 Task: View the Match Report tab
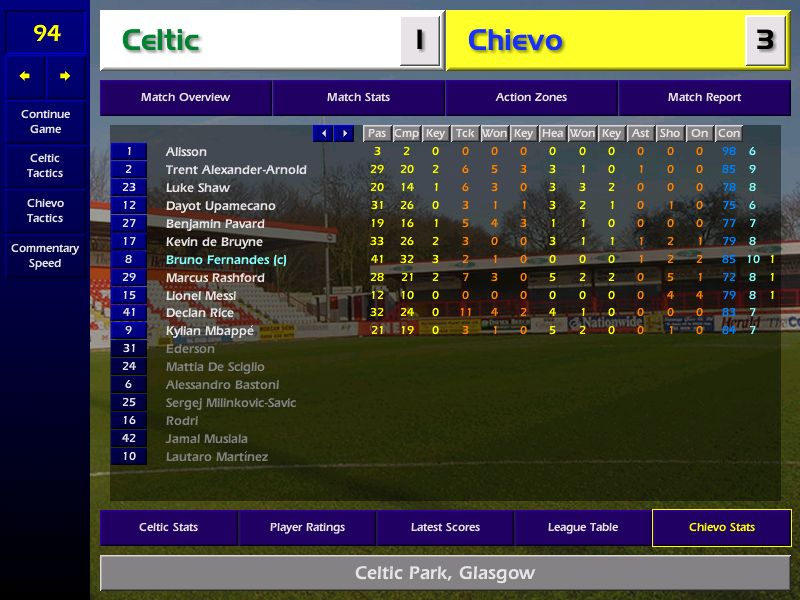(x=704, y=98)
